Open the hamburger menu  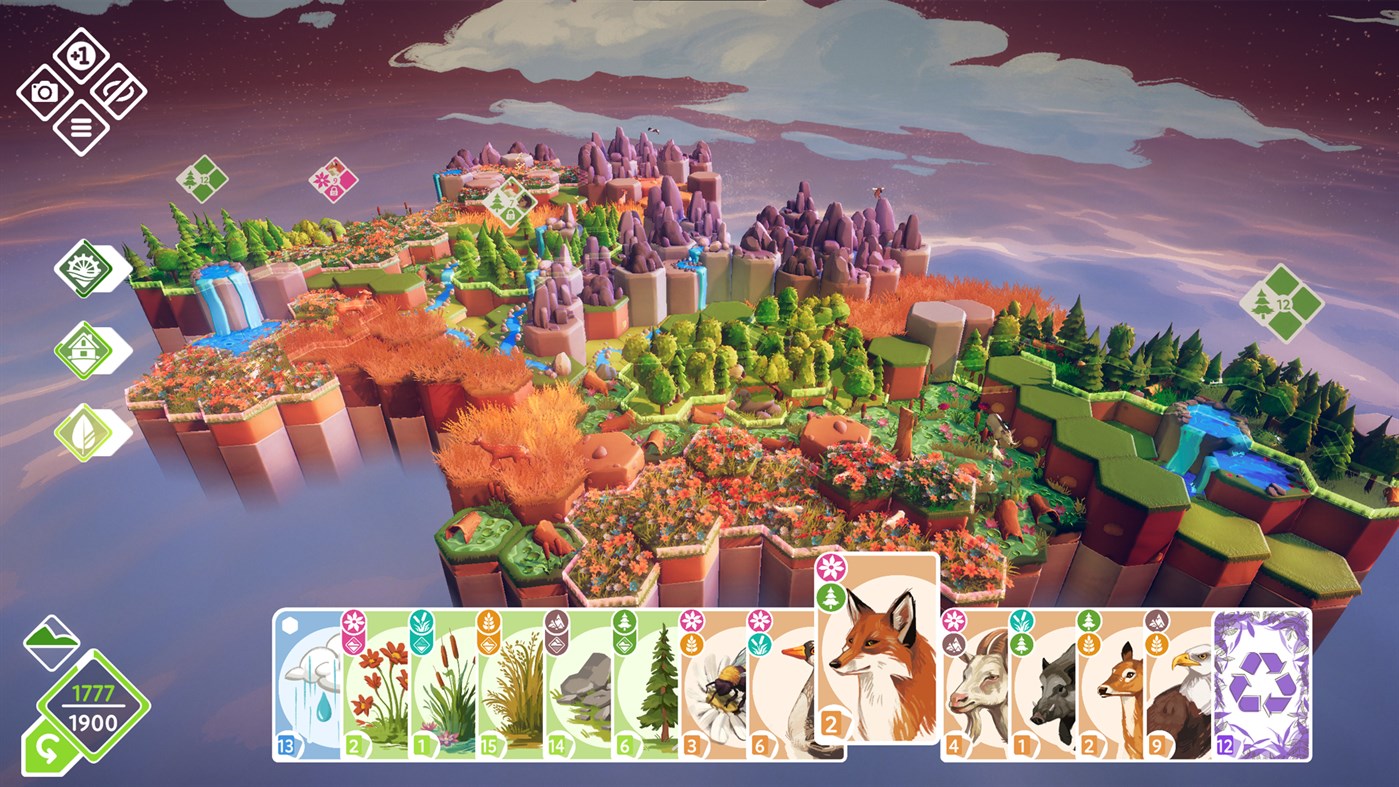[82, 128]
